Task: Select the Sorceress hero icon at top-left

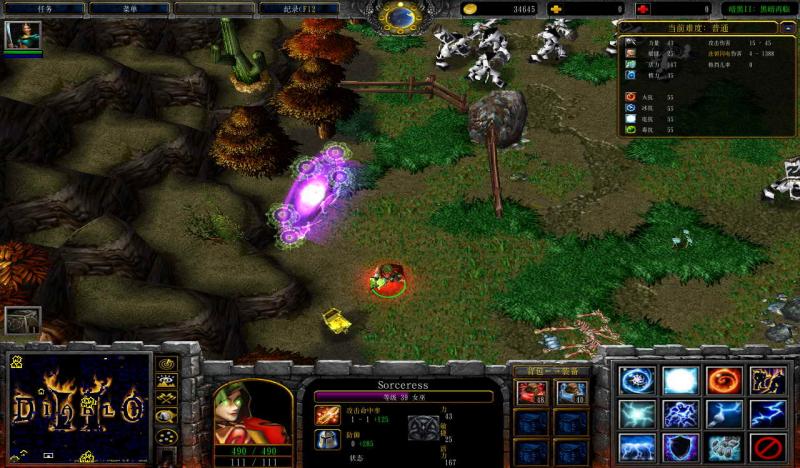Action: coord(21,37)
